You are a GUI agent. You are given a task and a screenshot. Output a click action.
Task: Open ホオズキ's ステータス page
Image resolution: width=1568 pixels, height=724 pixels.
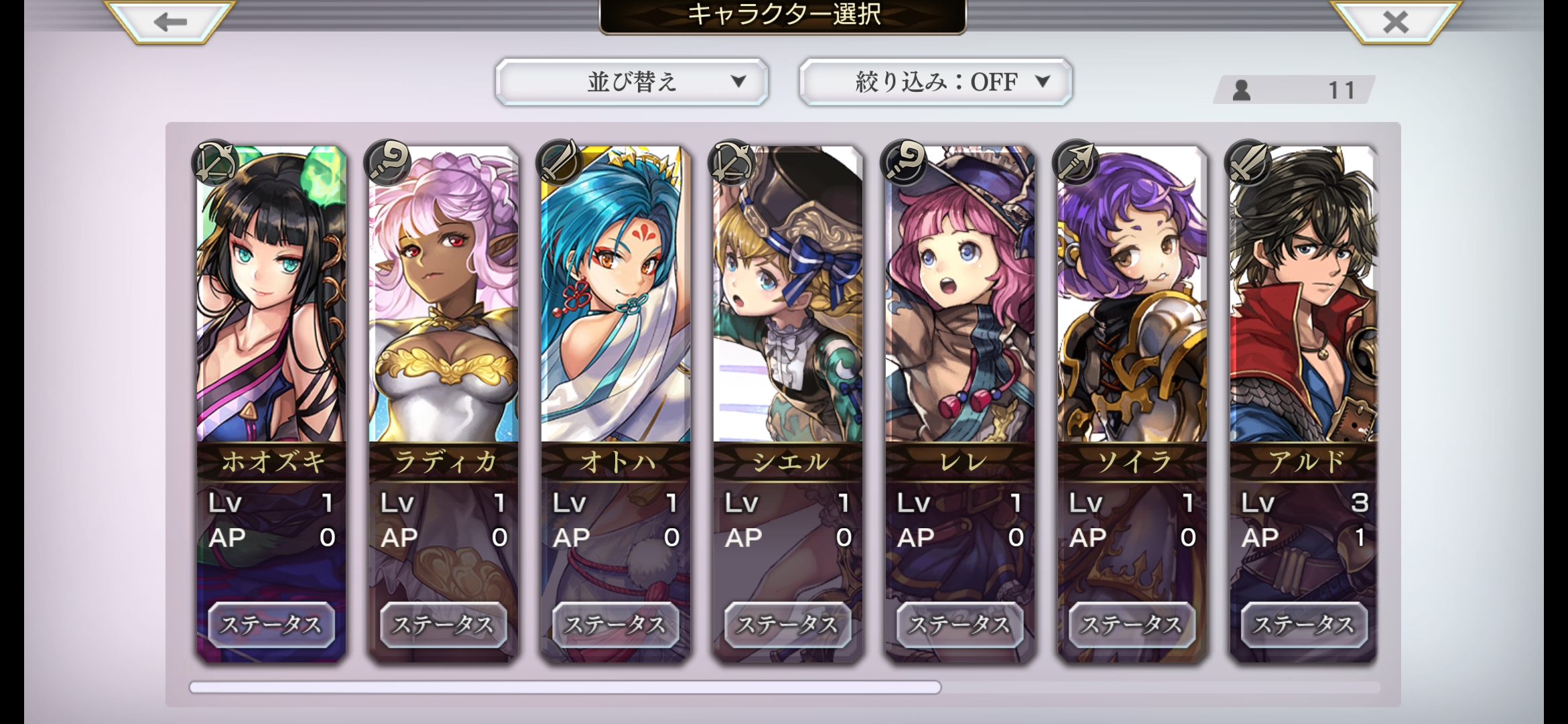(271, 625)
